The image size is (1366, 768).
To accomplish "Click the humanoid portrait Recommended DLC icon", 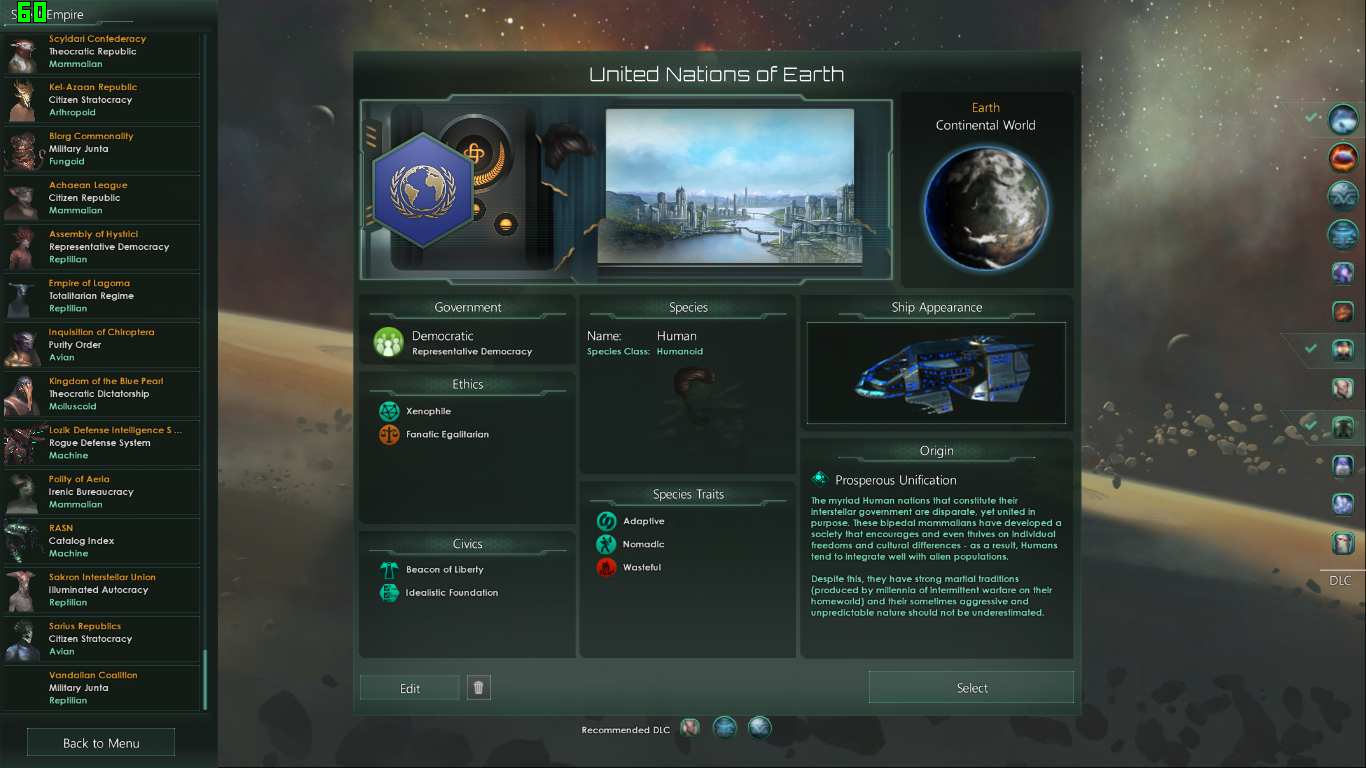I will [690, 727].
